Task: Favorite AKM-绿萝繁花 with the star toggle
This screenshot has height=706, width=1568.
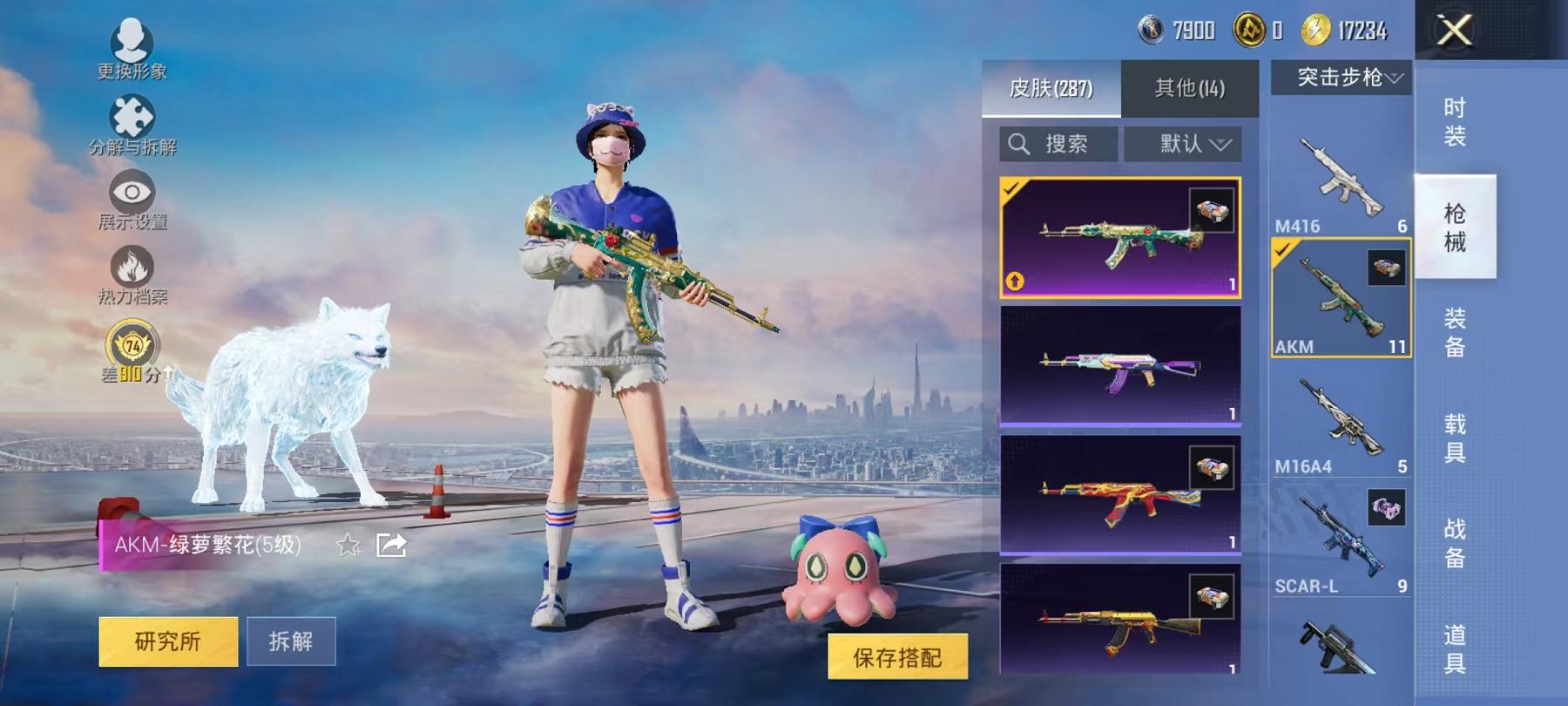Action: pos(348,547)
